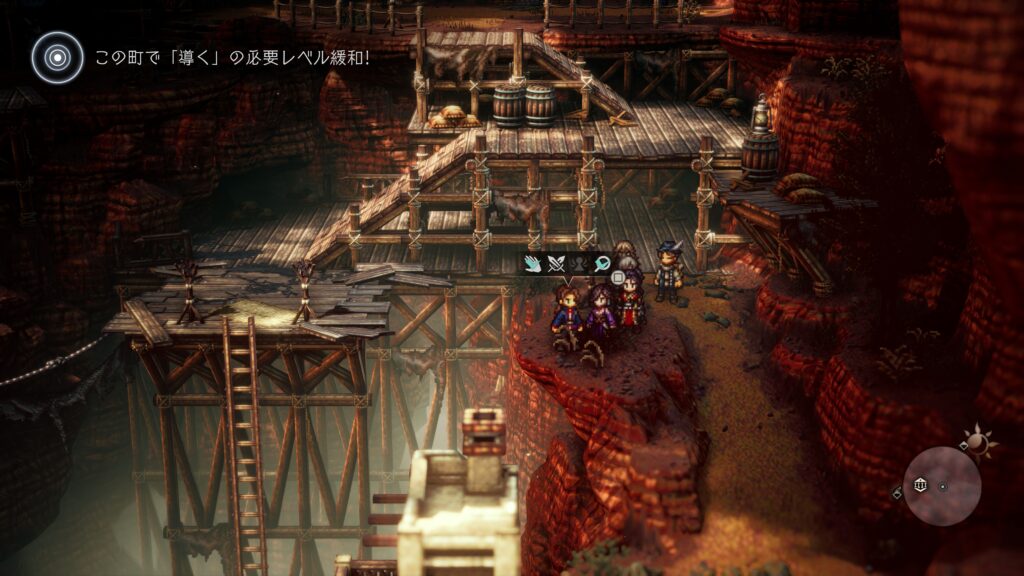Select the steal hand path action icon

click(531, 264)
